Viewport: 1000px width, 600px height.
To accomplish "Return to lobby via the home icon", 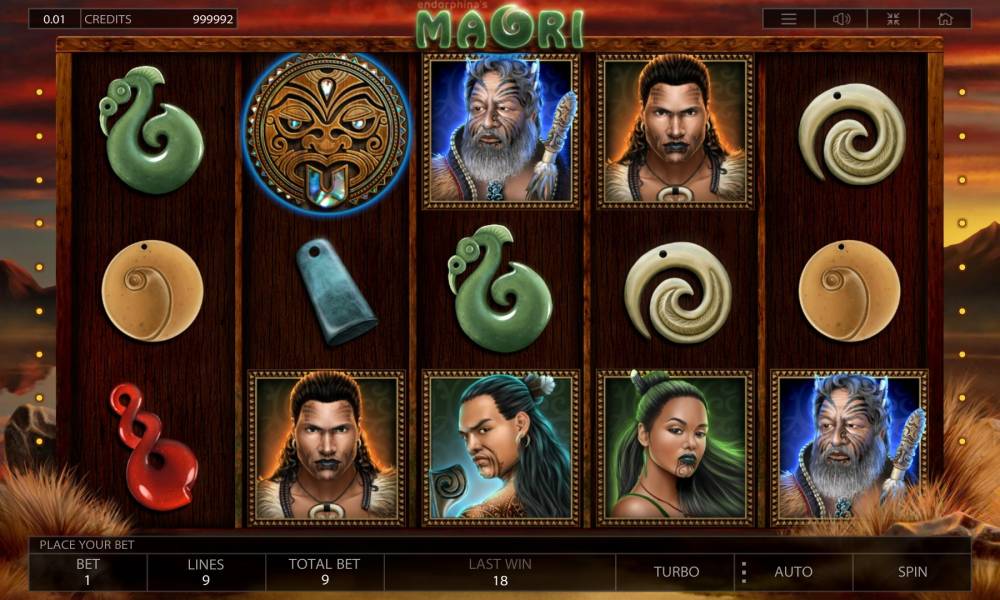I will point(945,19).
